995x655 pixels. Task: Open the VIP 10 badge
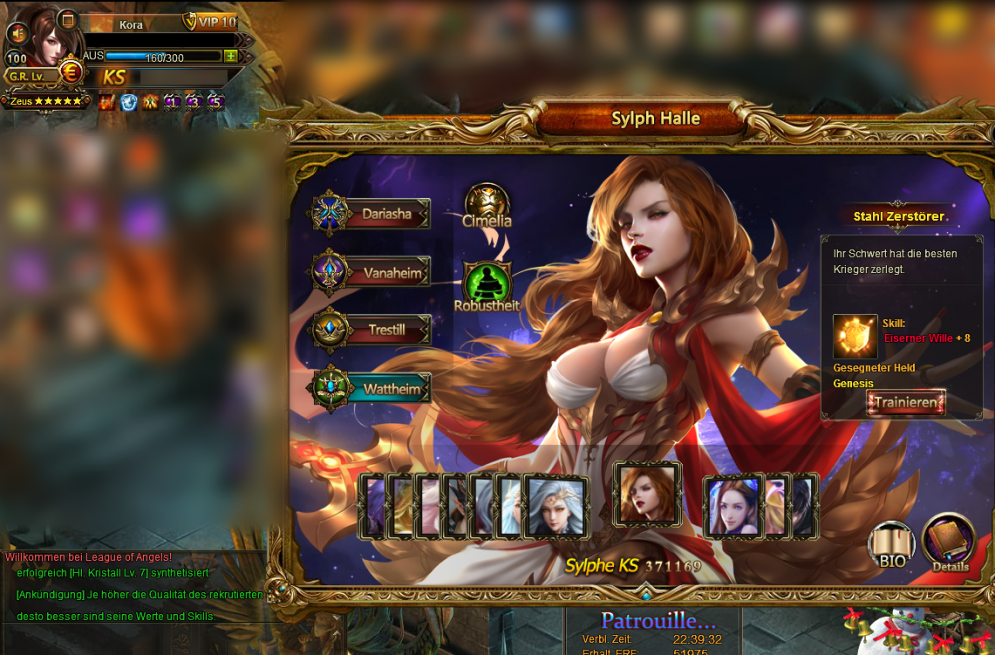click(x=210, y=22)
